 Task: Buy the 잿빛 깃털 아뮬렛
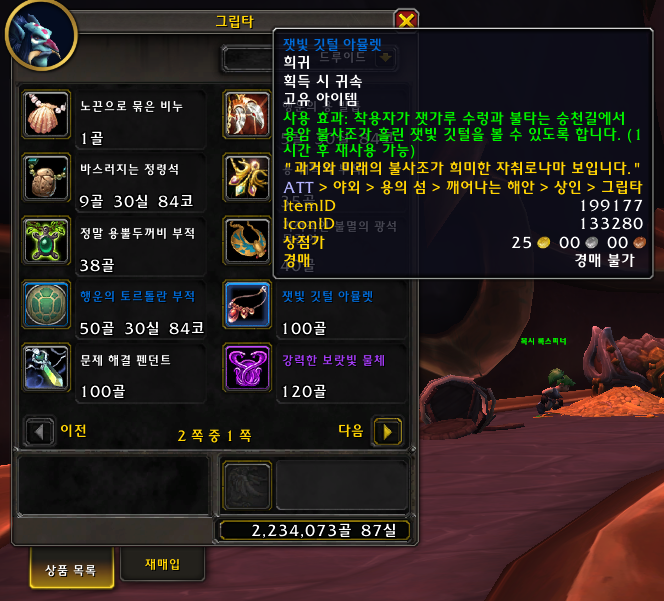(x=246, y=304)
